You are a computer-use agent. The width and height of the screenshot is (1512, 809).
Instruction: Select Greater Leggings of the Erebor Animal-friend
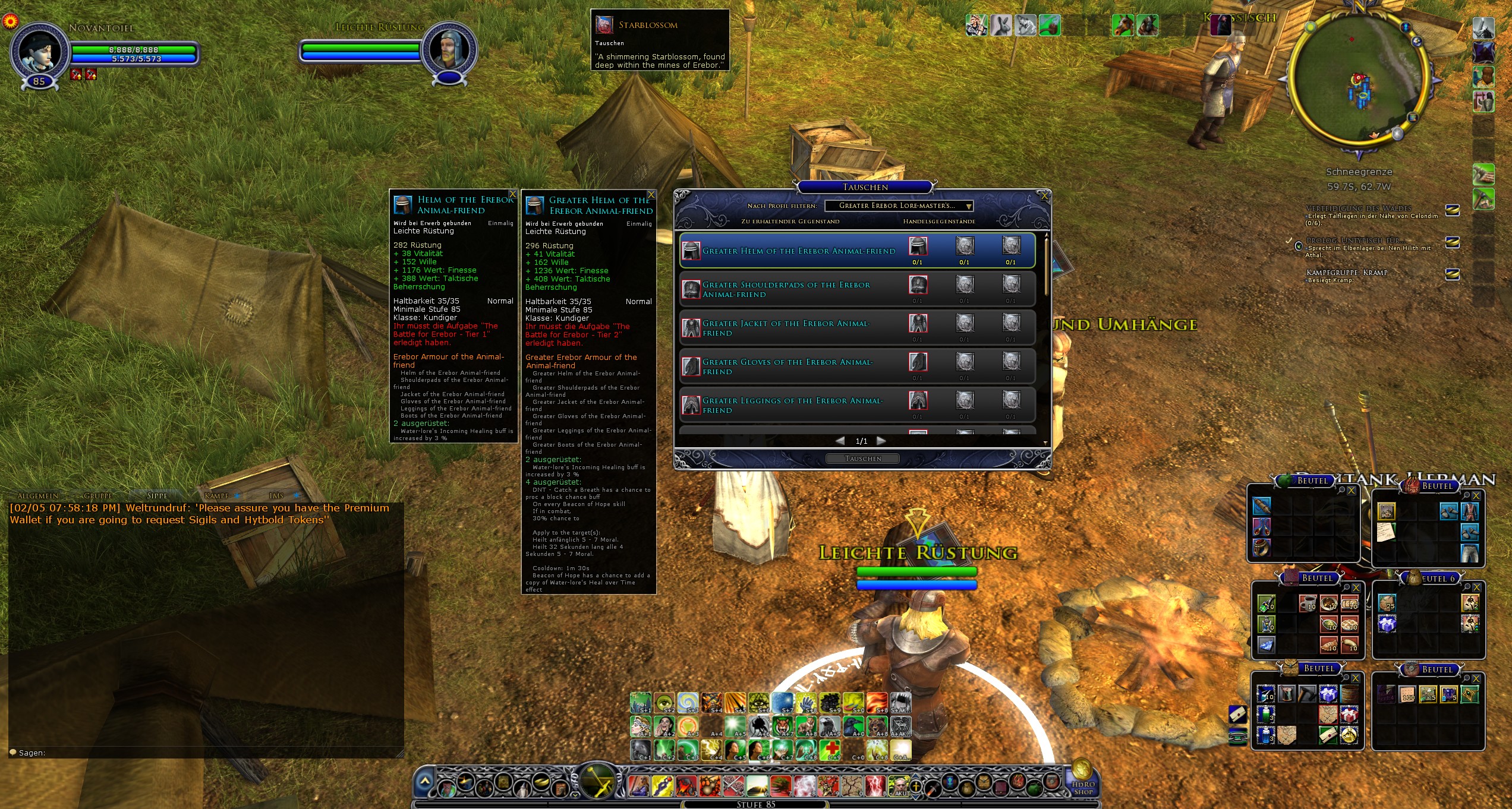(792, 406)
